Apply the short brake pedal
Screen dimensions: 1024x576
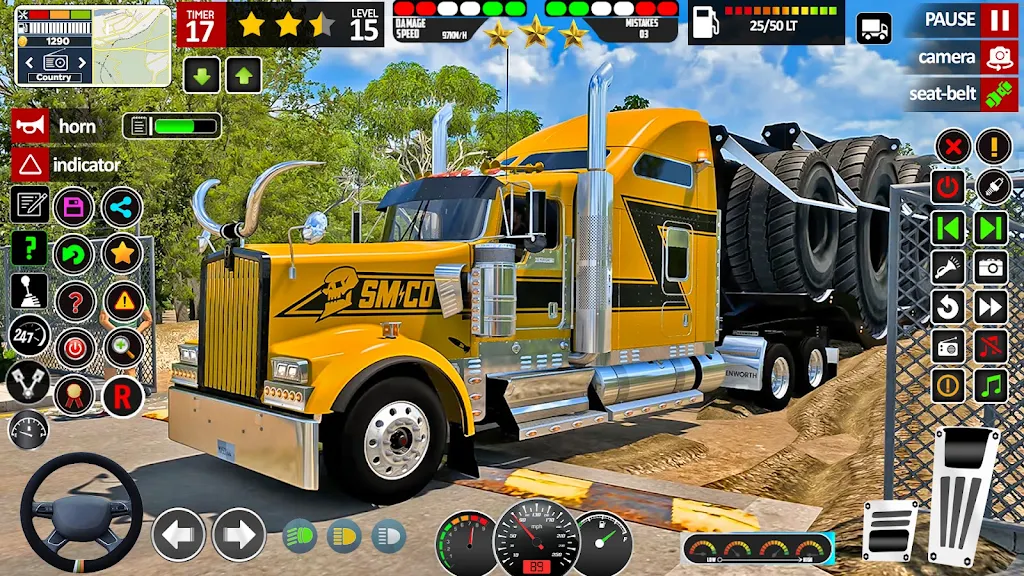889,530
